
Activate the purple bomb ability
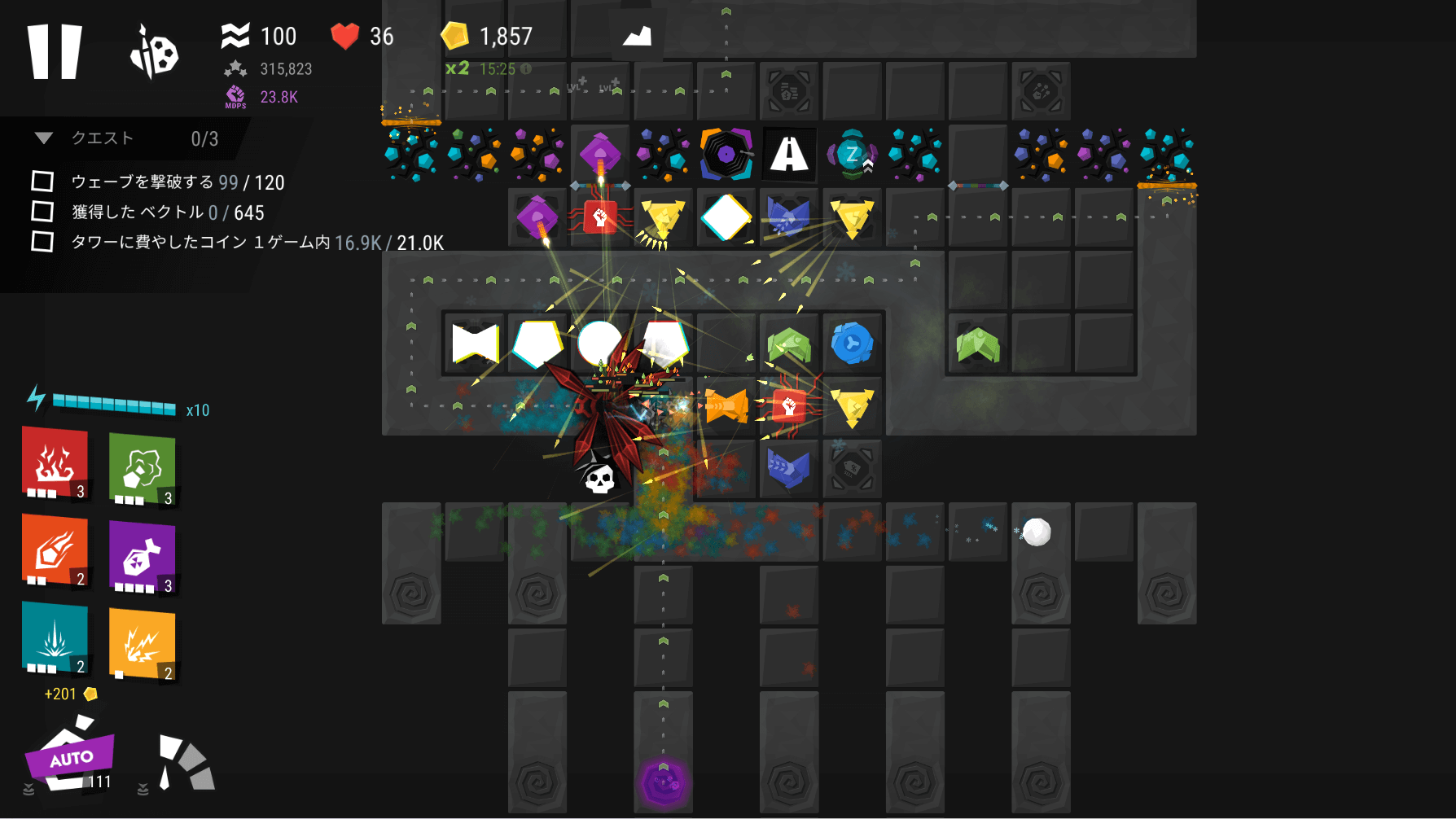click(142, 557)
